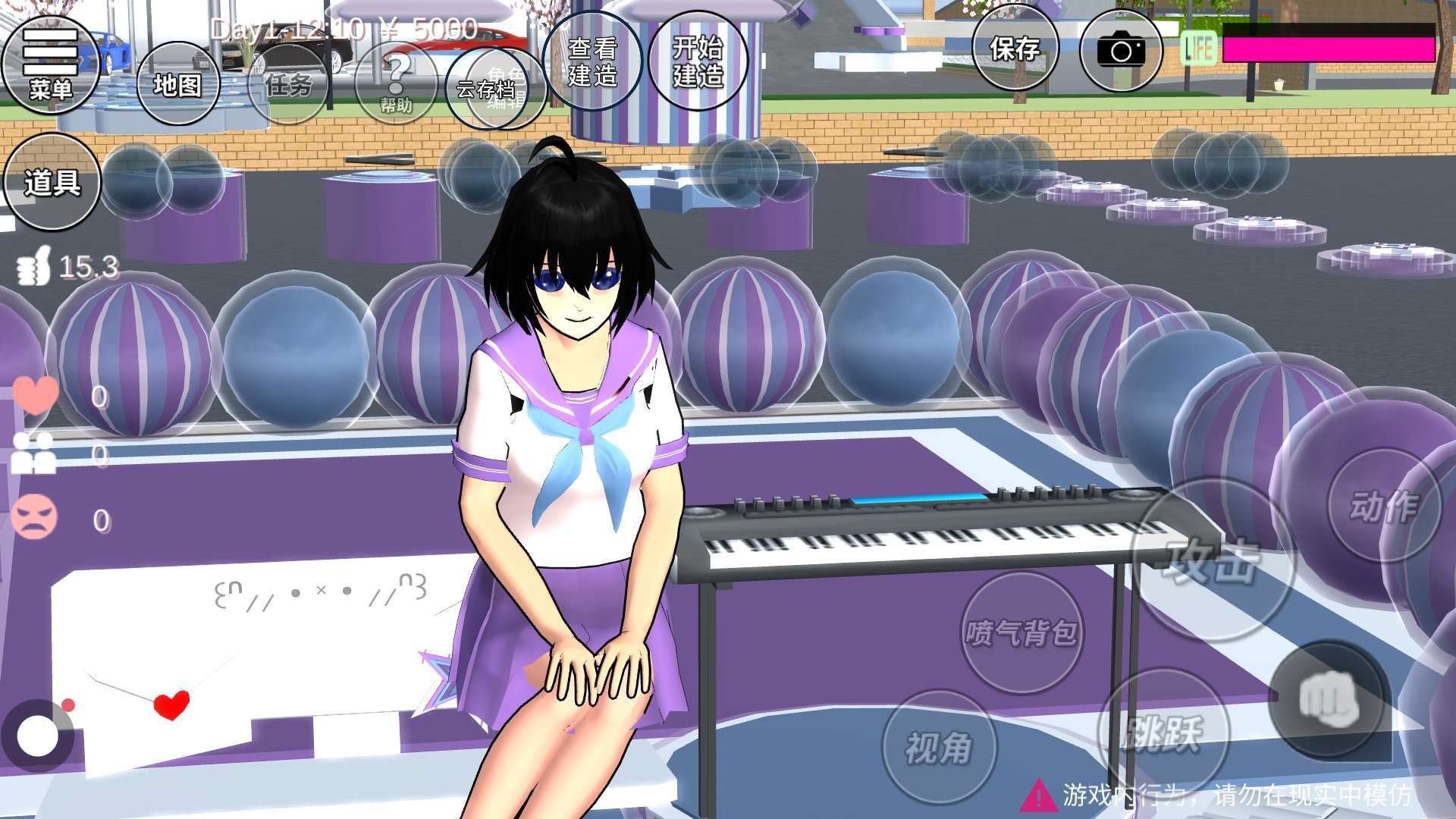Choose 开始建造 to start building
Image resolution: width=1456 pixels, height=819 pixels.
coord(698,62)
